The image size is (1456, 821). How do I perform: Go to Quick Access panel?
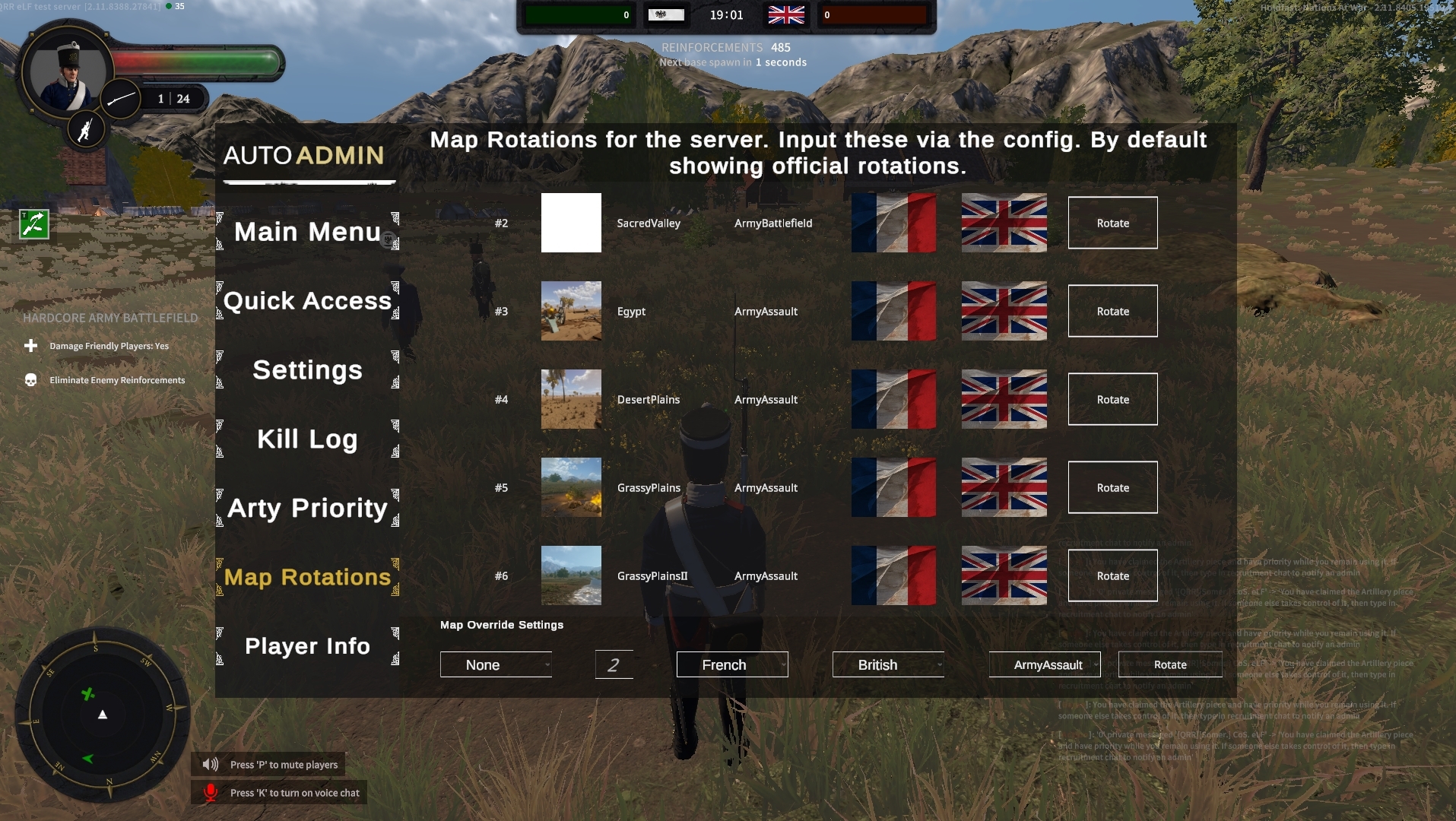307,300
